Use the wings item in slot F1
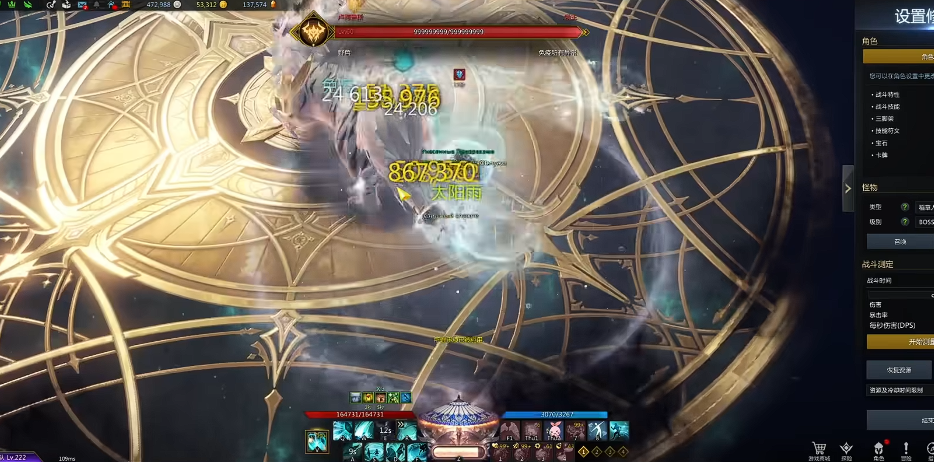This screenshot has width=934, height=462. pos(510,430)
